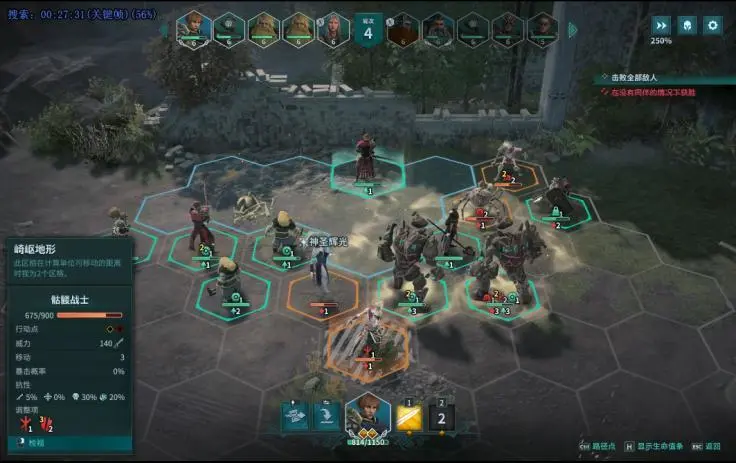736x463 pixels.
Task: Select the first portrait in the turn order
Action: point(193,27)
